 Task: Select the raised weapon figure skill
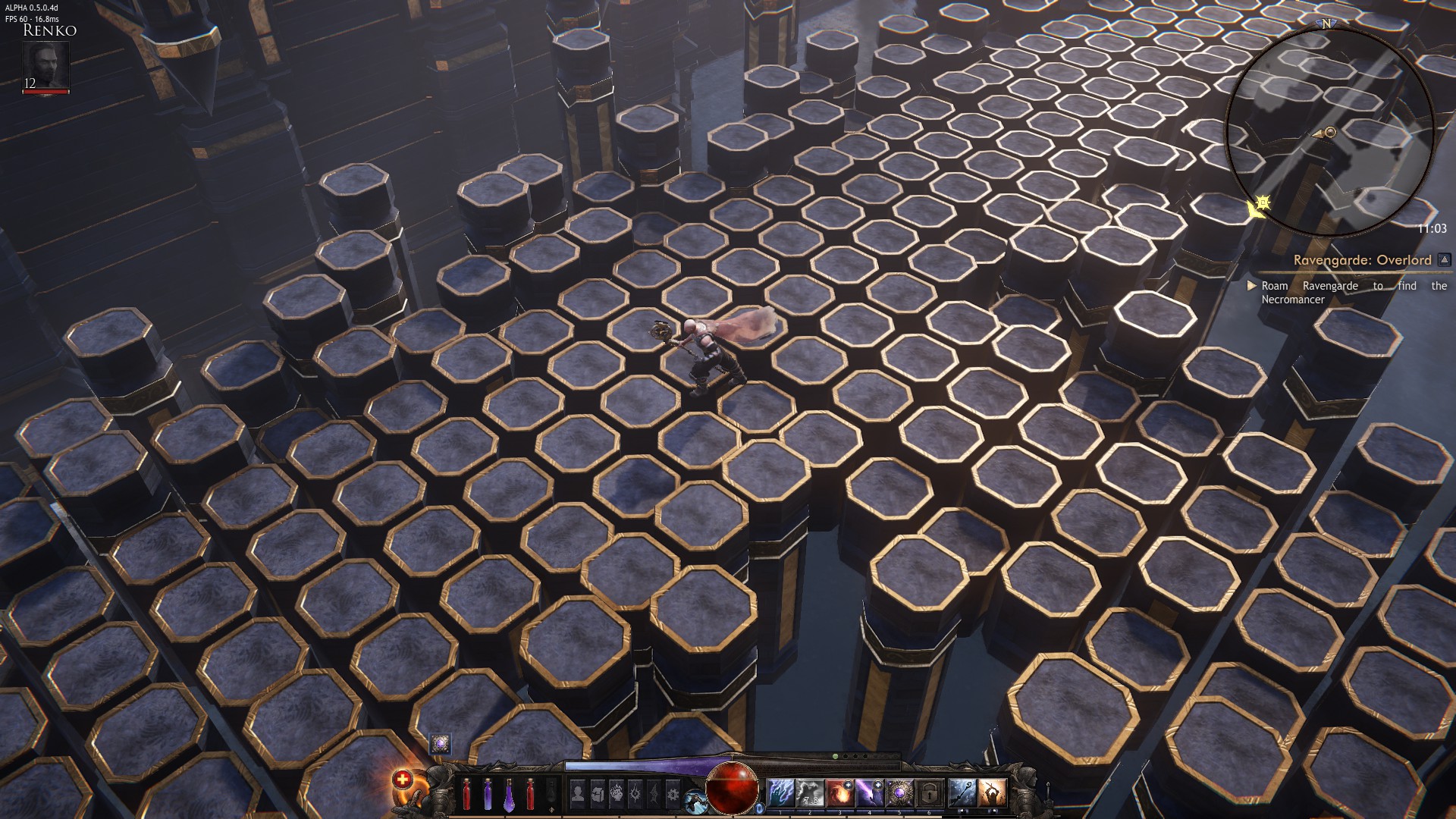pos(991,794)
